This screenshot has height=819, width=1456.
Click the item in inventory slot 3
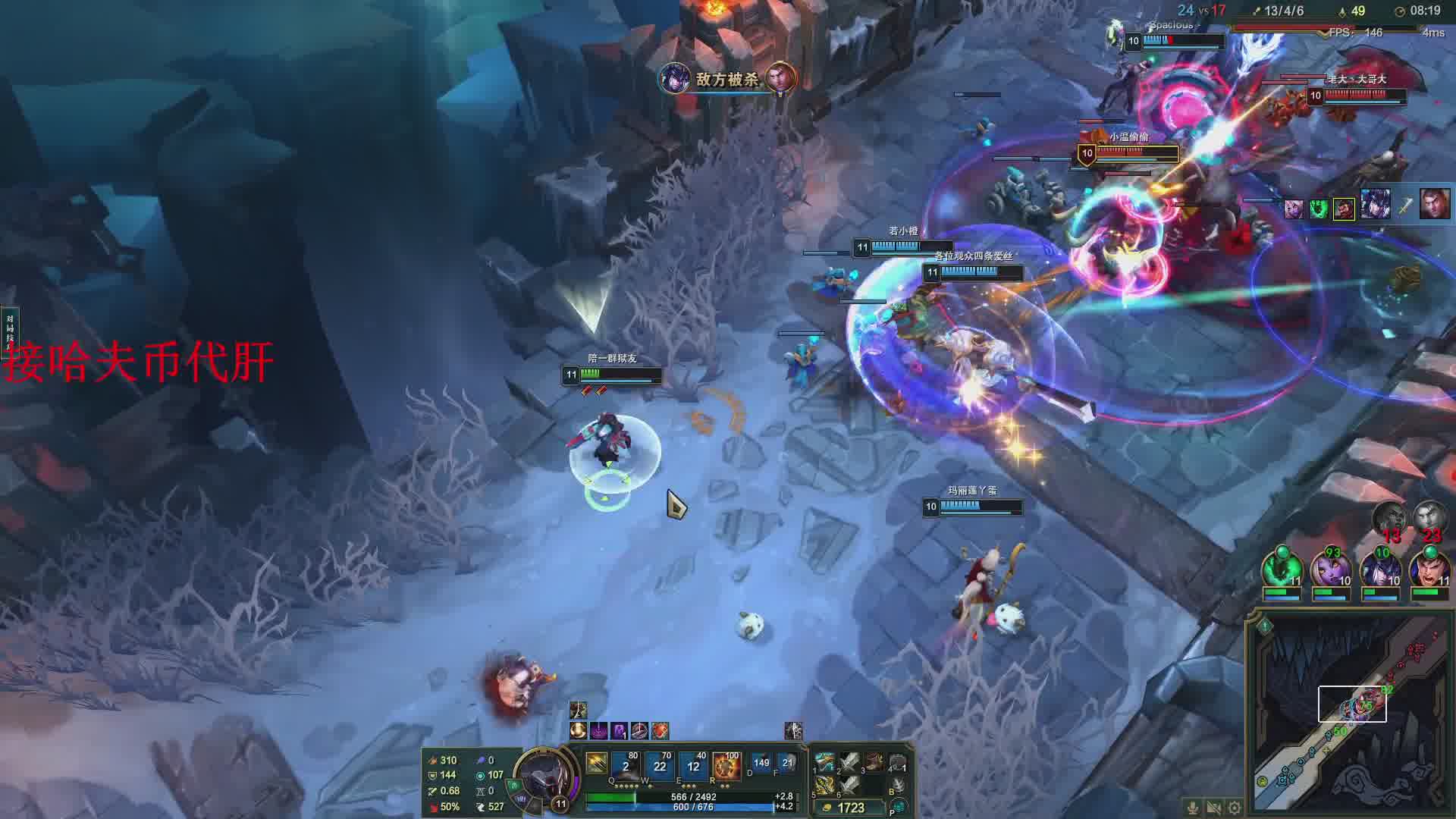click(x=874, y=761)
